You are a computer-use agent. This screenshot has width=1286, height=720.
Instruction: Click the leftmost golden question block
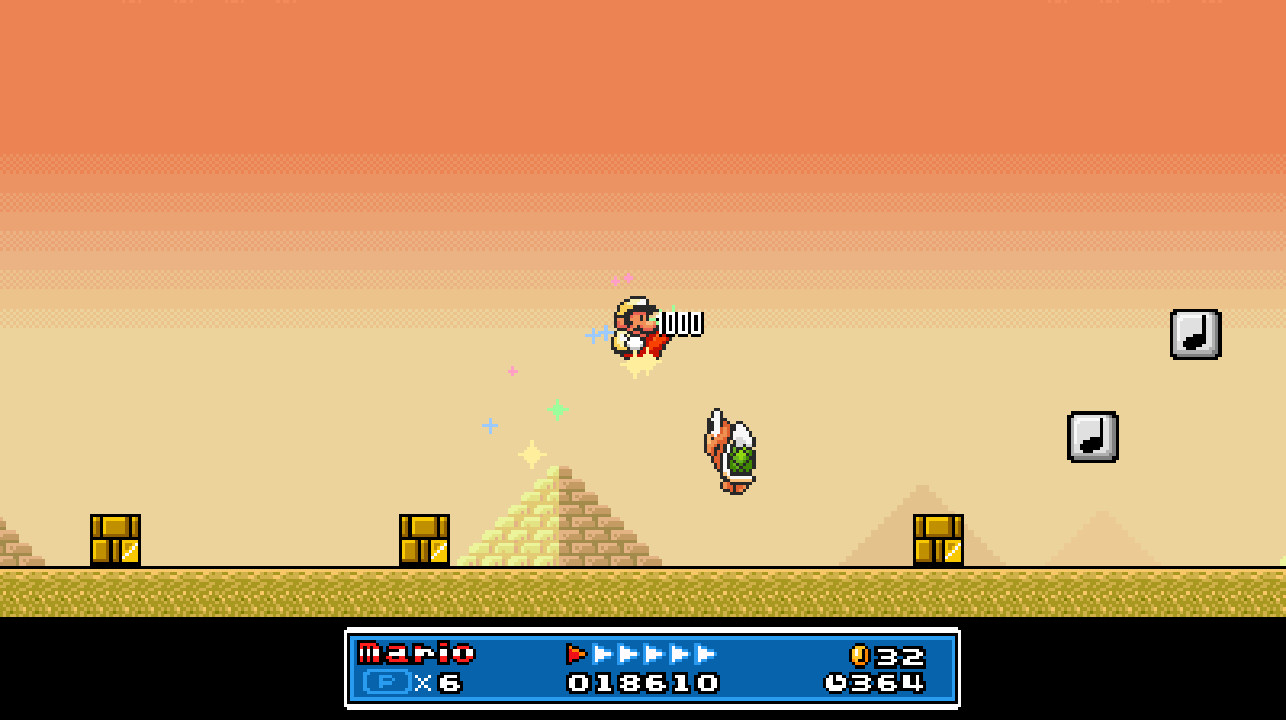tap(115, 538)
